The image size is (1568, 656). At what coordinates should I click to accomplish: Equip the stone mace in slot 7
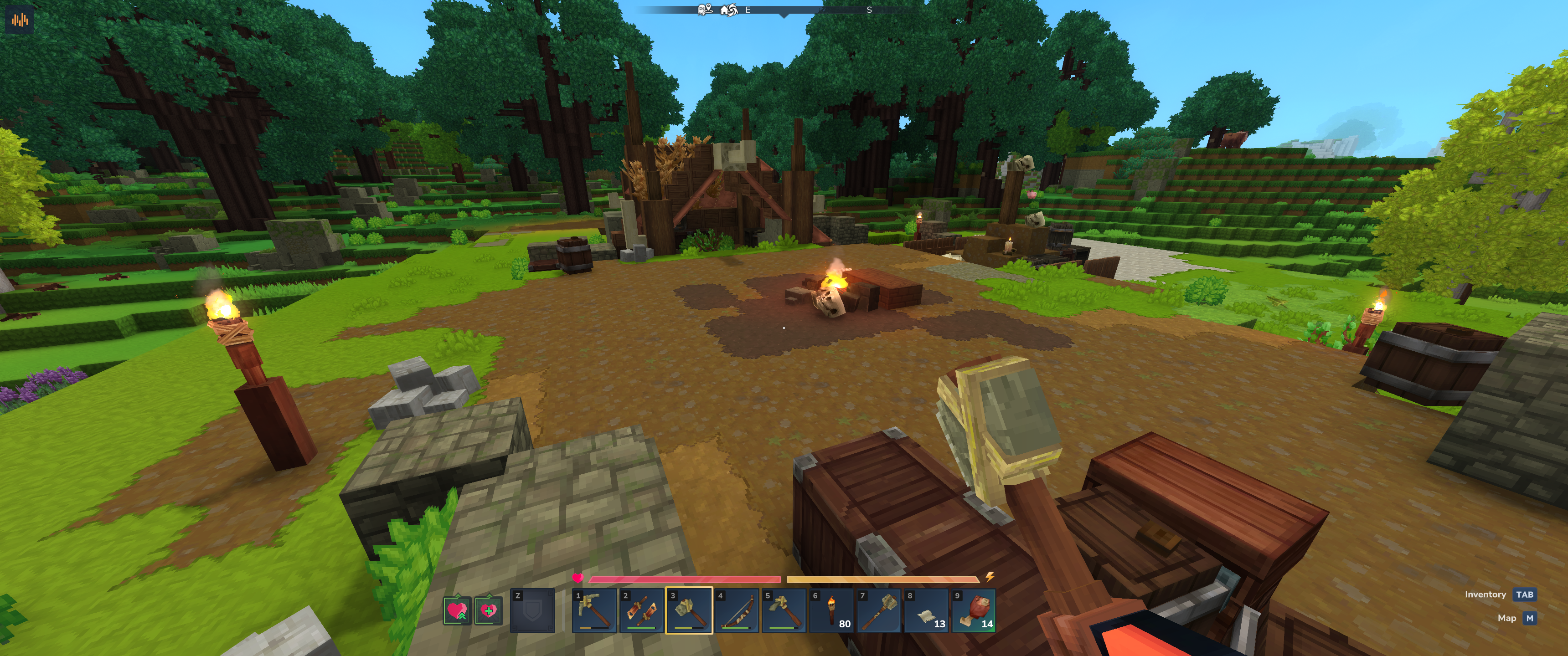[x=879, y=611]
